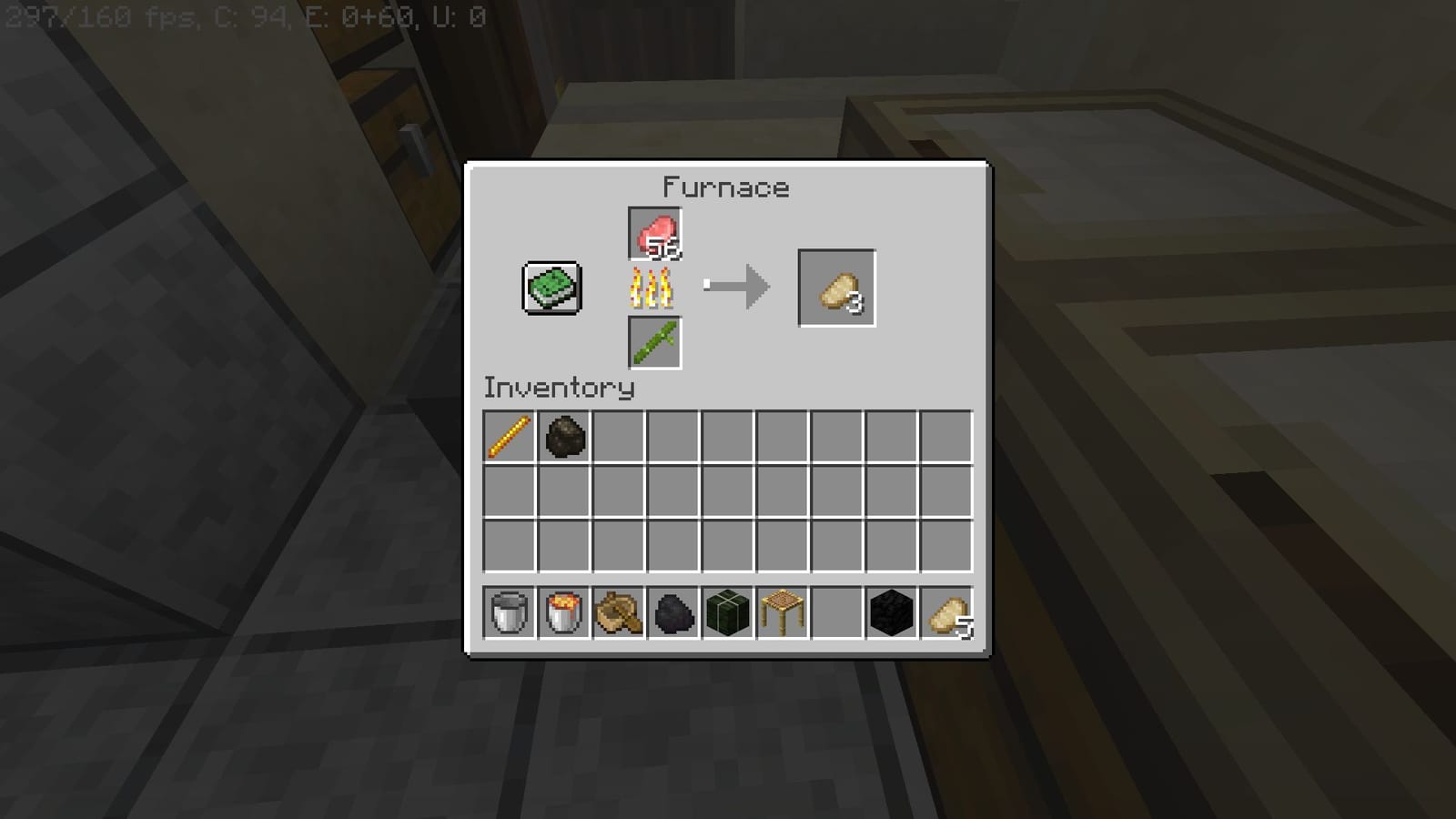Click the scaffolding item in the hotbar
Viewport: 1456px width, 819px height.
781,612
